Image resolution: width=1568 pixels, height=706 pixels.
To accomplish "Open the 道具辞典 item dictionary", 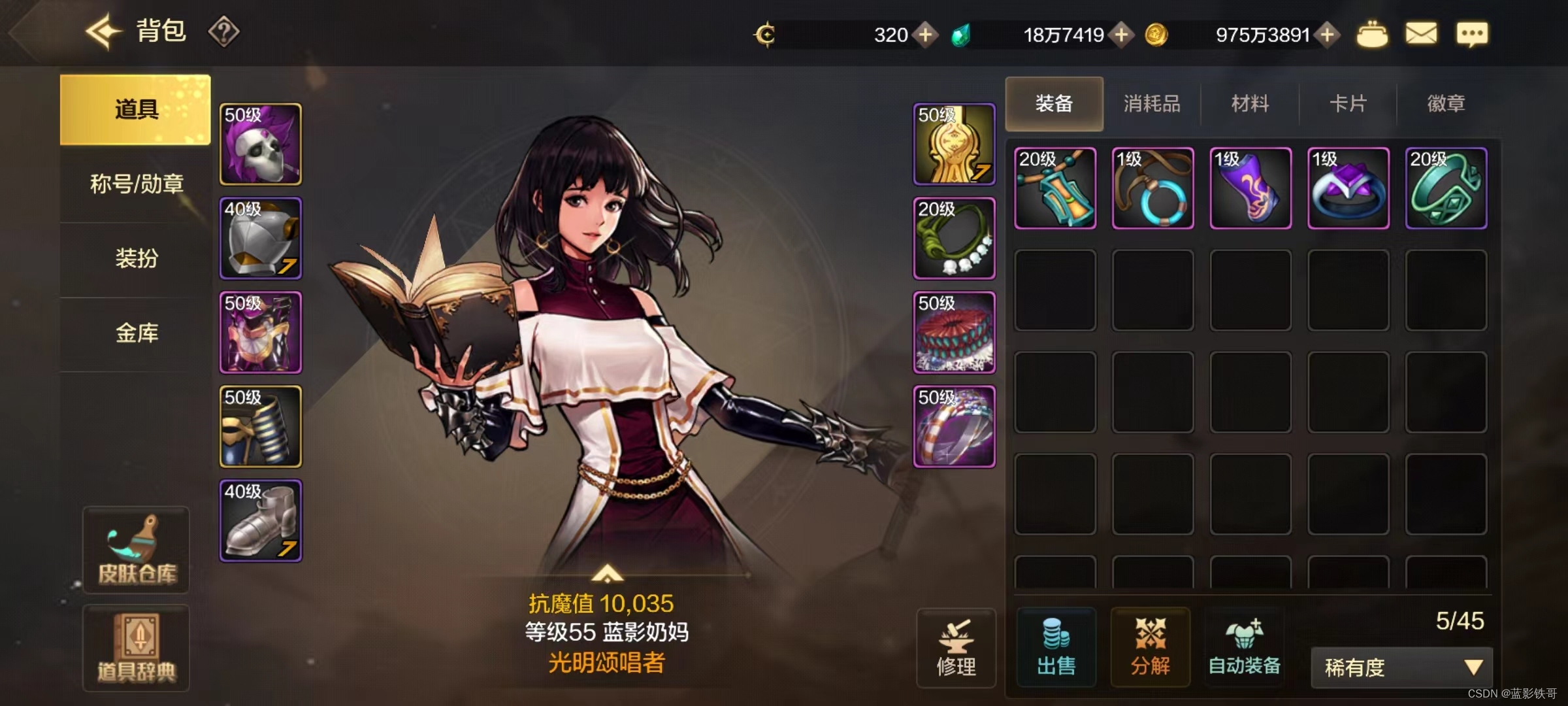I will pos(137,648).
